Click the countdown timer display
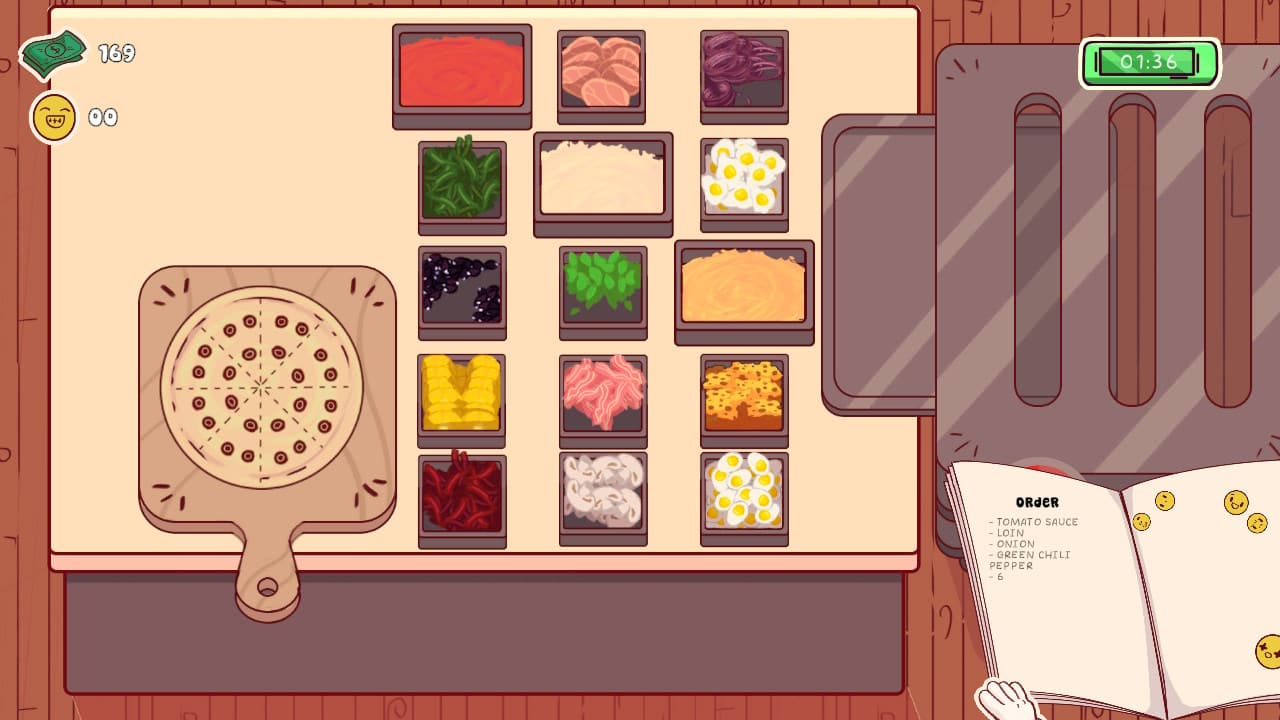This screenshot has height=720, width=1280. pyautogui.click(x=1148, y=62)
